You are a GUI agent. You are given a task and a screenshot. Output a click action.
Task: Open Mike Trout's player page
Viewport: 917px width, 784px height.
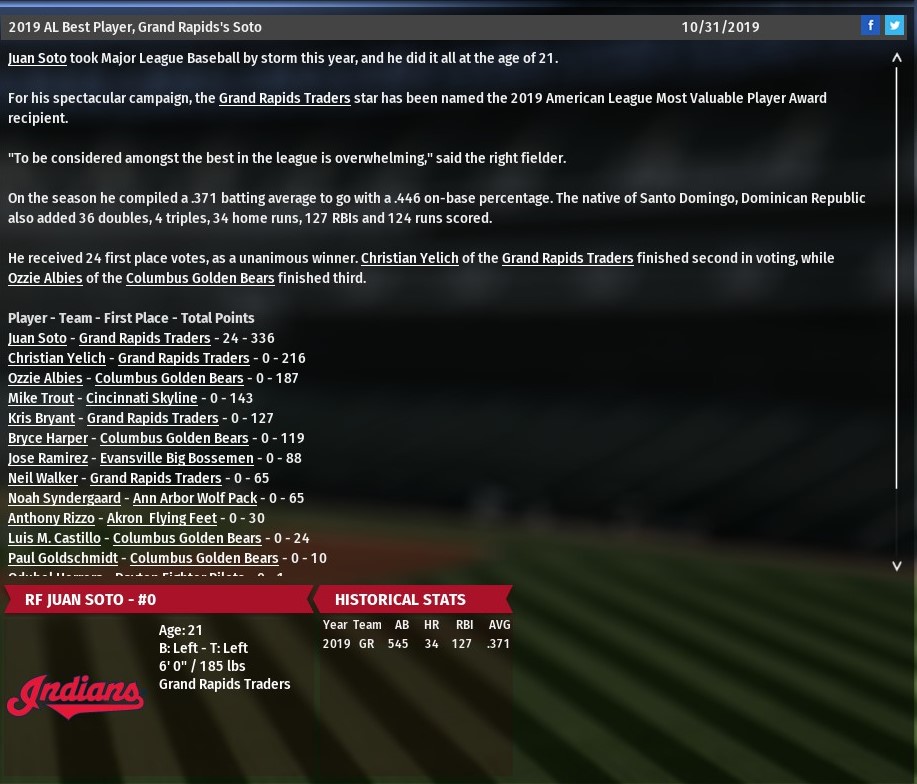[42, 398]
